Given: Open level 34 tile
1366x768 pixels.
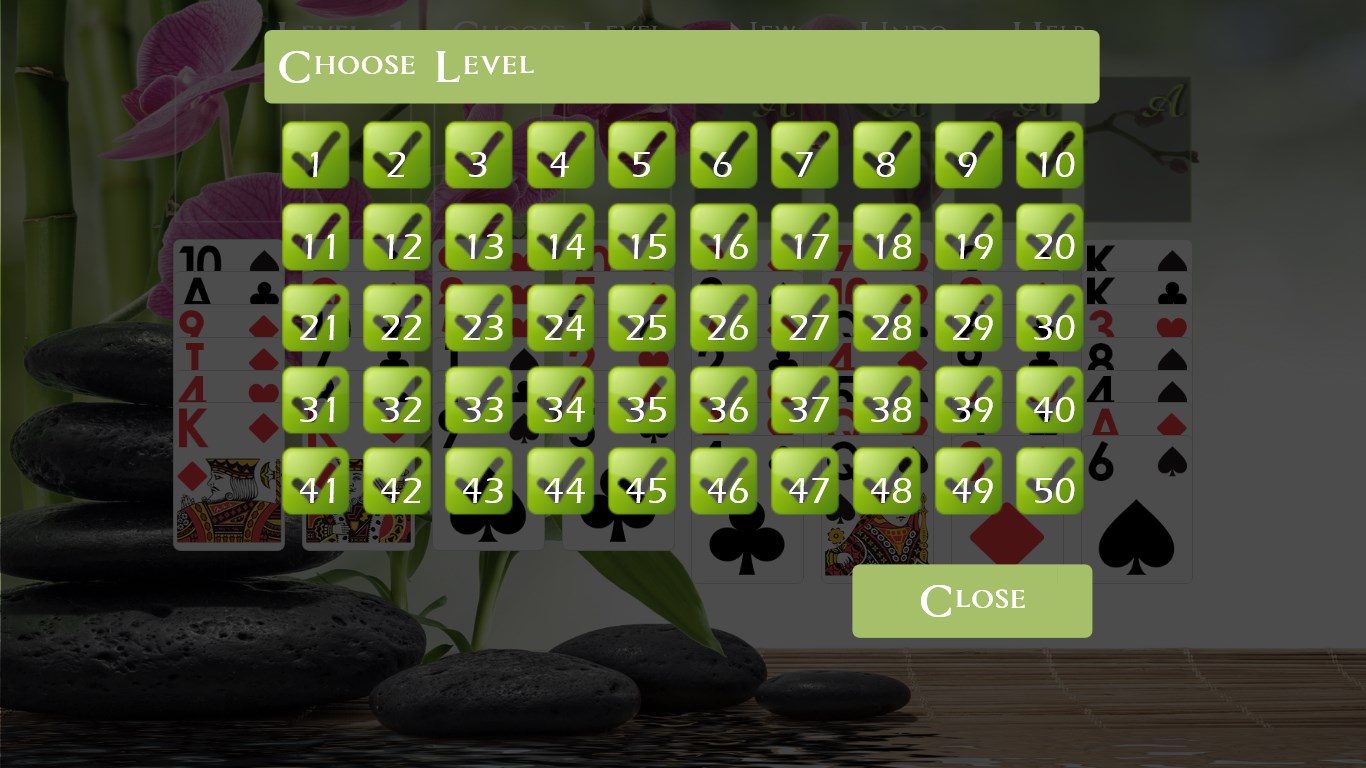Looking at the screenshot, I should tap(560, 401).
